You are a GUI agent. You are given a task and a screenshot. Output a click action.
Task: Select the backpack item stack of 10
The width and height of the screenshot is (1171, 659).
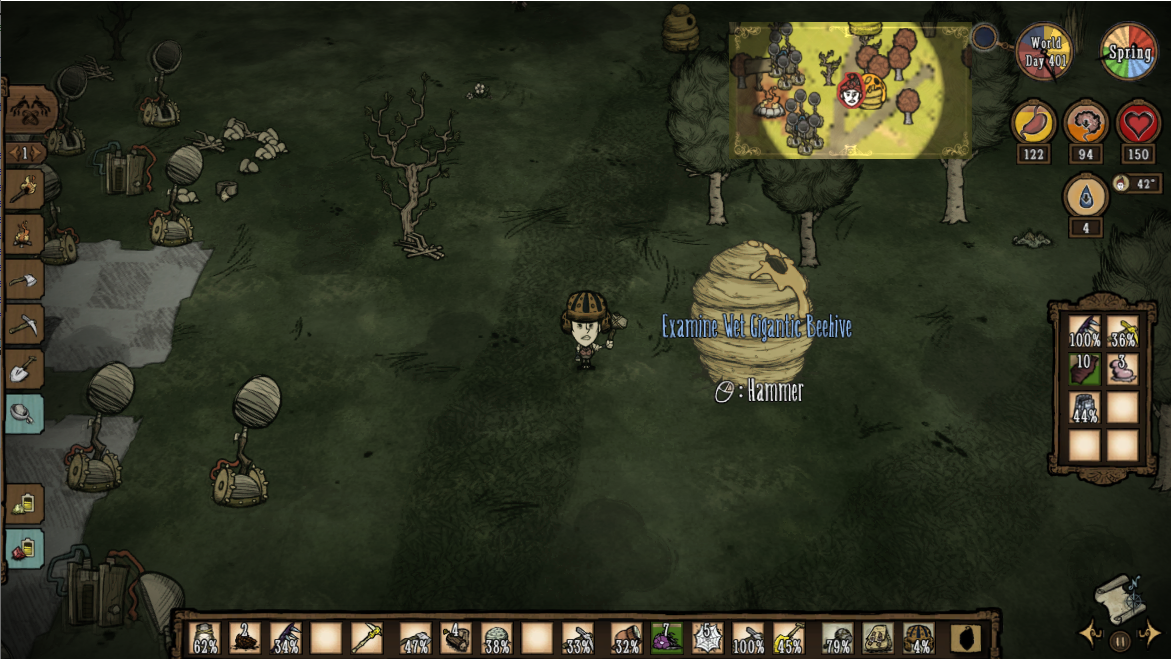pyautogui.click(x=1085, y=368)
